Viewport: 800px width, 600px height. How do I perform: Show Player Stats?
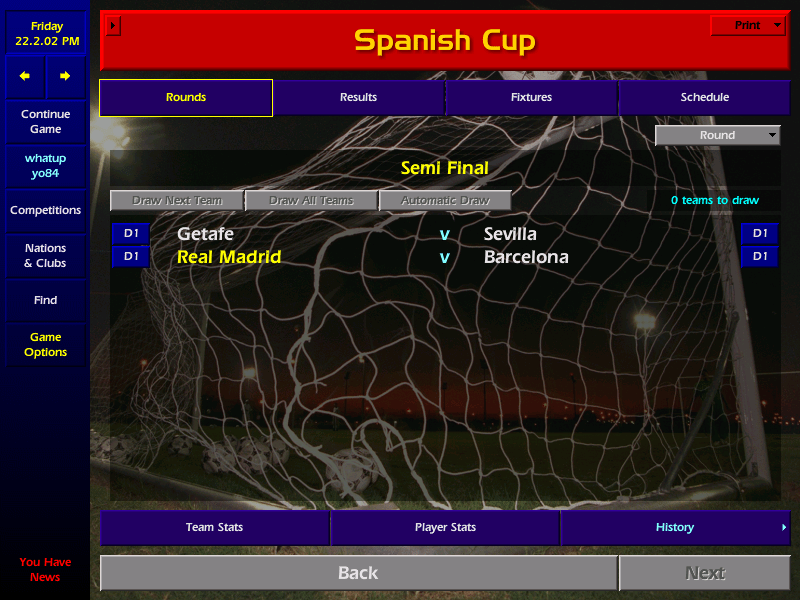point(445,527)
